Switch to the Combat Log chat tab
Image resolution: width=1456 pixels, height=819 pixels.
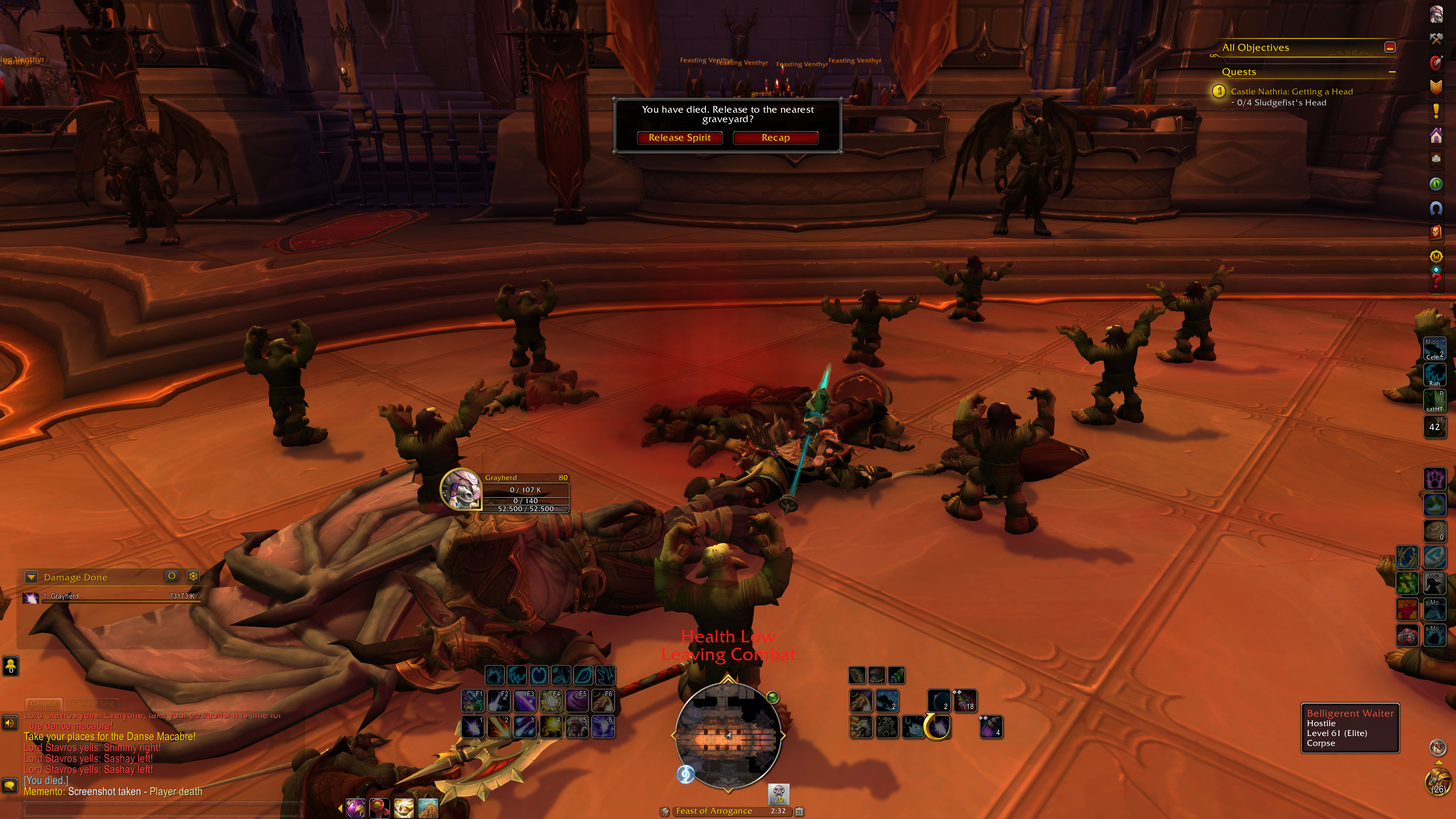93,704
